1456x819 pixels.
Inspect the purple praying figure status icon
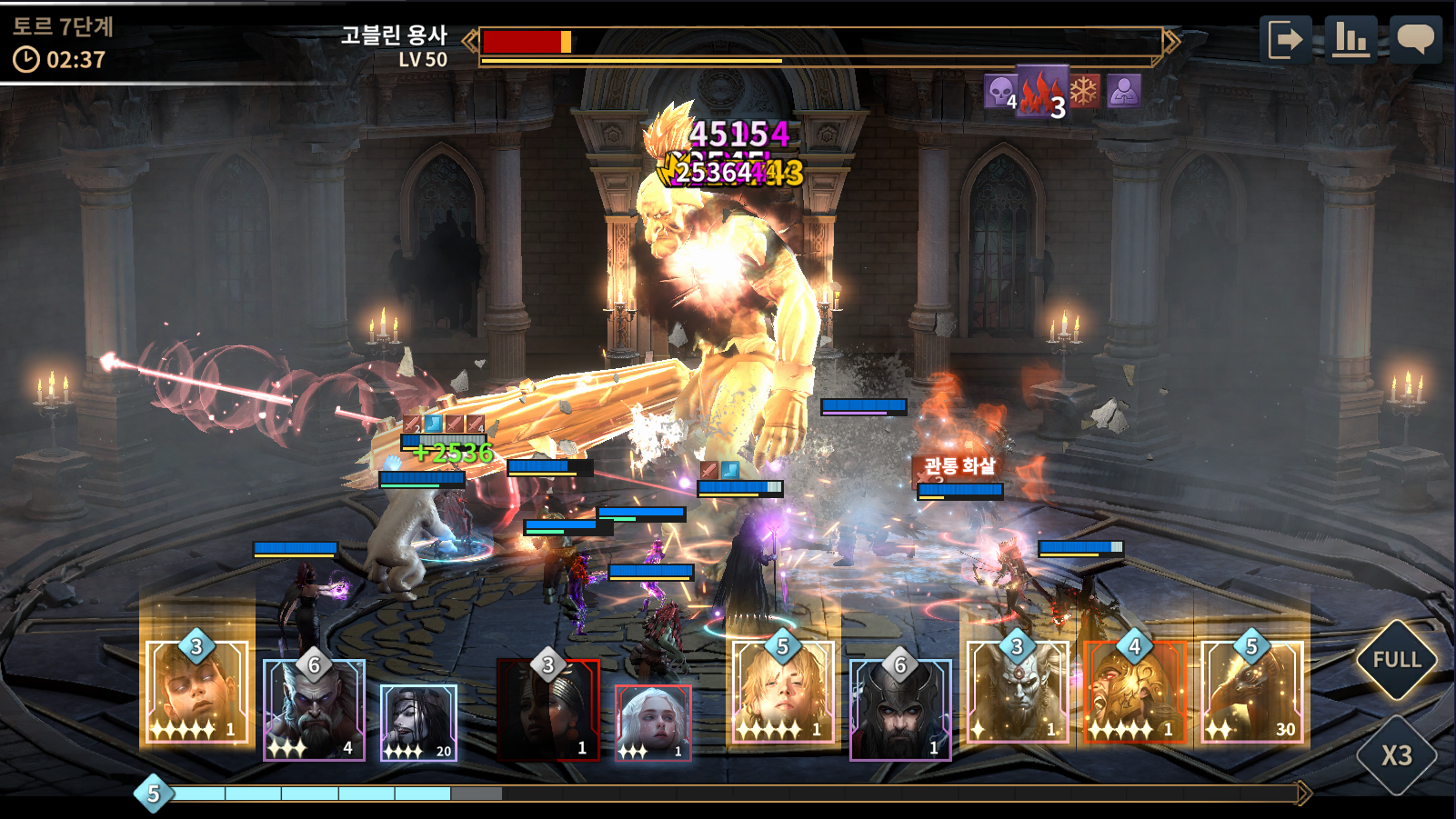click(1124, 91)
